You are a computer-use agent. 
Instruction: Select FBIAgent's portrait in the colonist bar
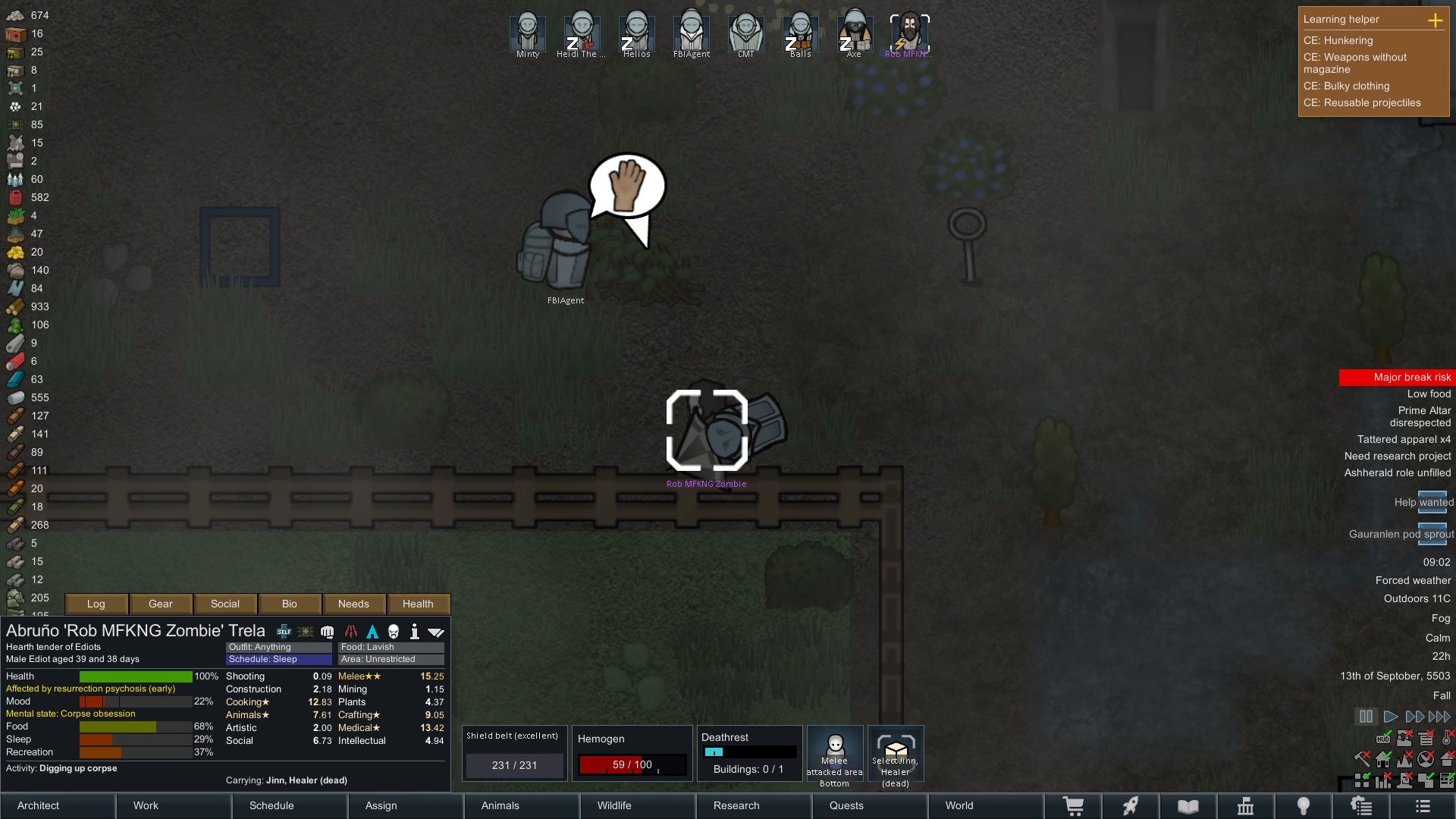691,32
